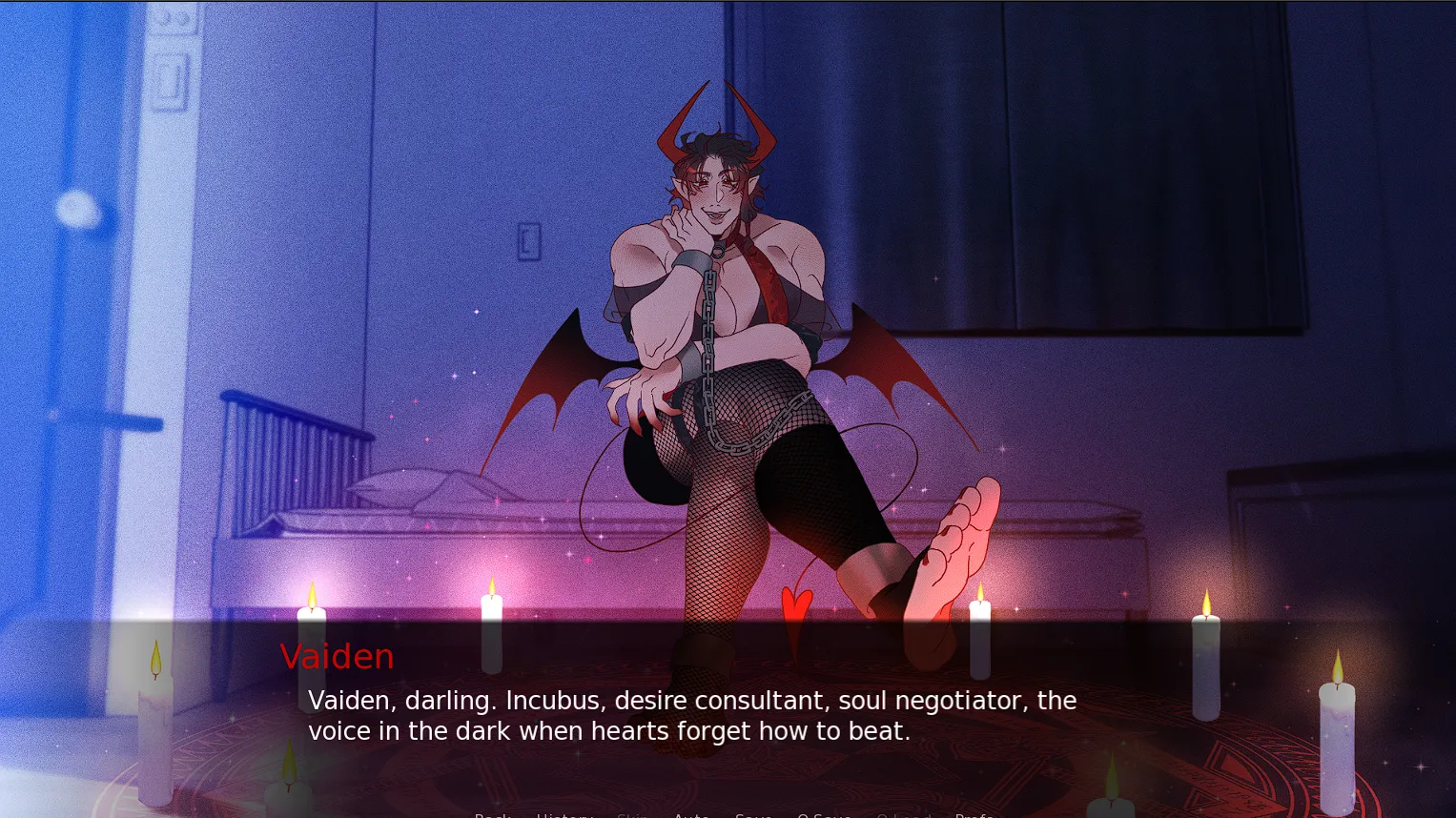Click Vaiden's red name label
Screen dimensions: 1456x818
[x=337, y=657]
